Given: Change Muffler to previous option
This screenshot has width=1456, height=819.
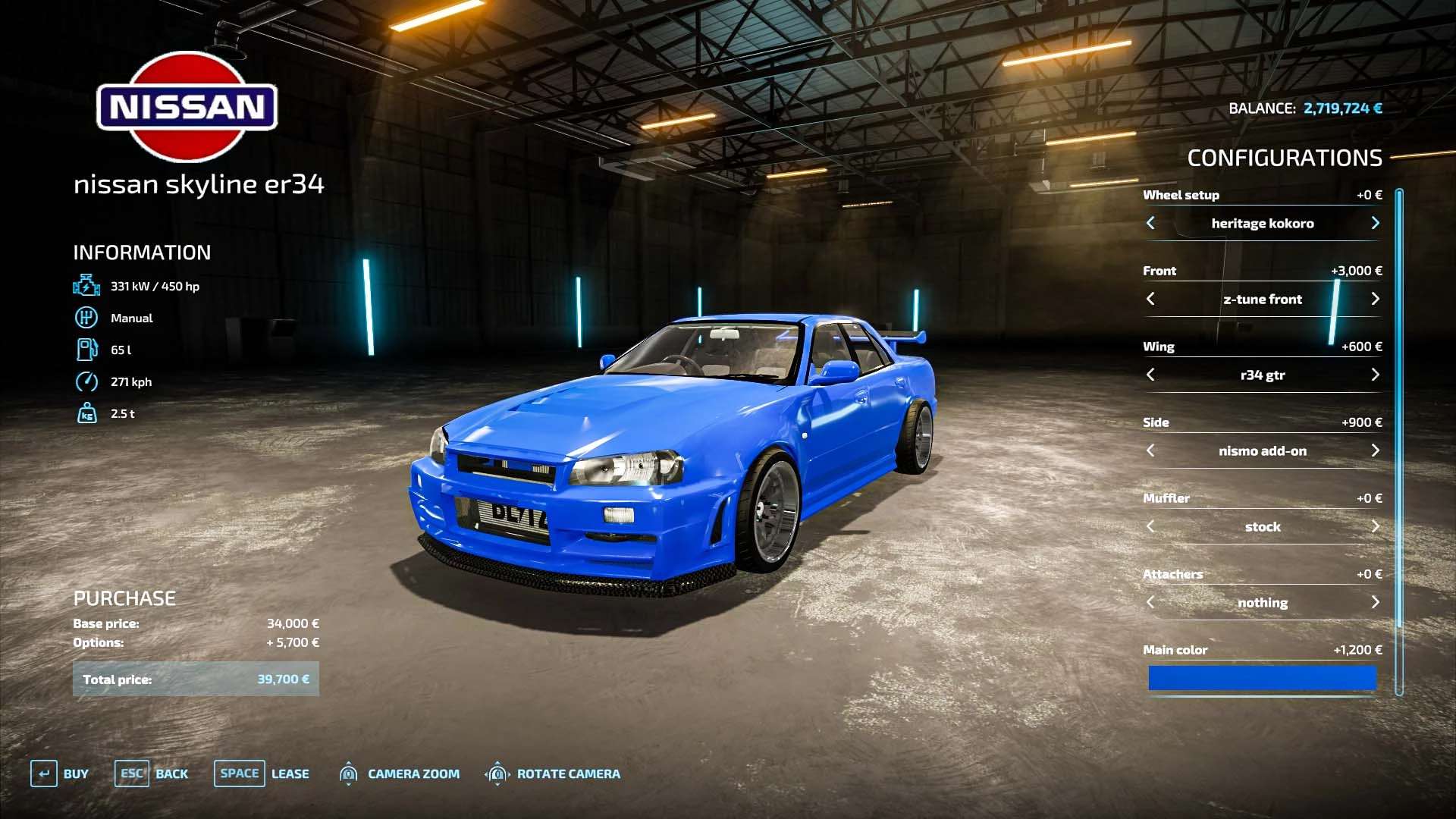Looking at the screenshot, I should pos(1150,526).
